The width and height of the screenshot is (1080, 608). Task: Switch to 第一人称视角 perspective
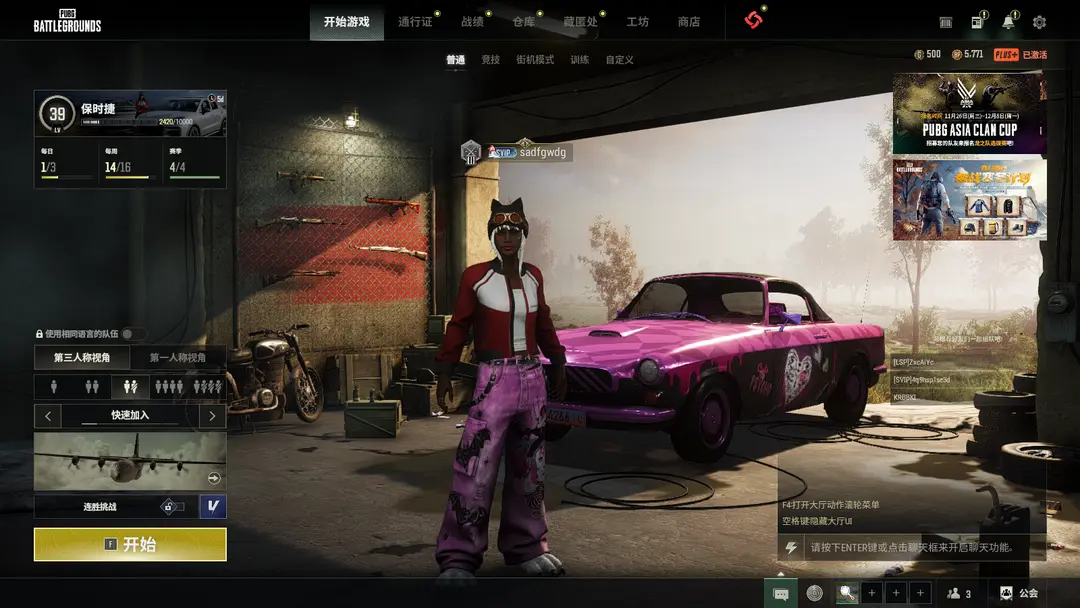point(178,358)
